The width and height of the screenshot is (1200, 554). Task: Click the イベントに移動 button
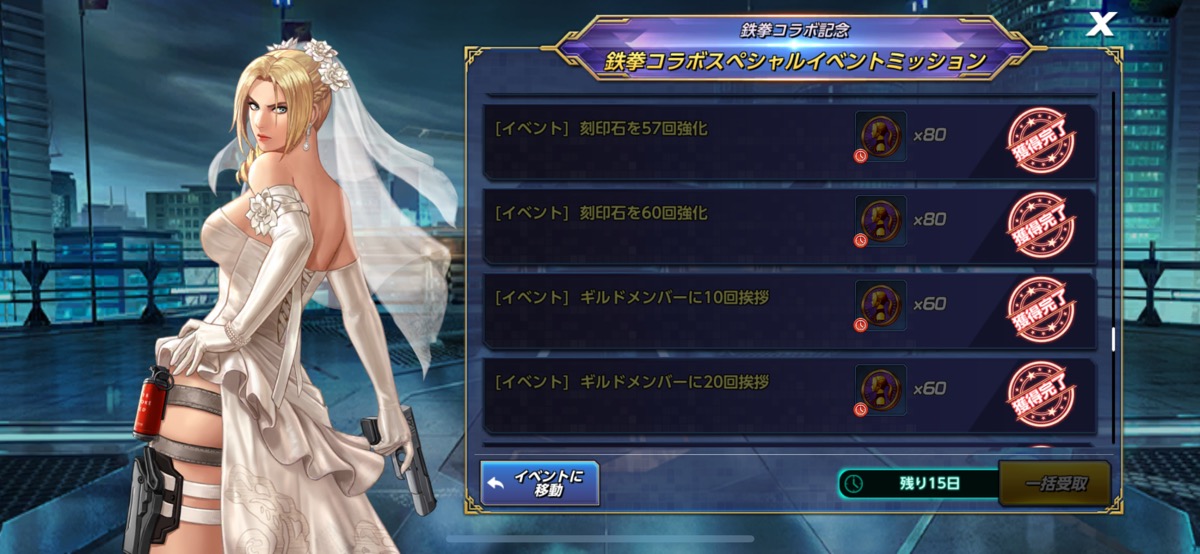(539, 483)
